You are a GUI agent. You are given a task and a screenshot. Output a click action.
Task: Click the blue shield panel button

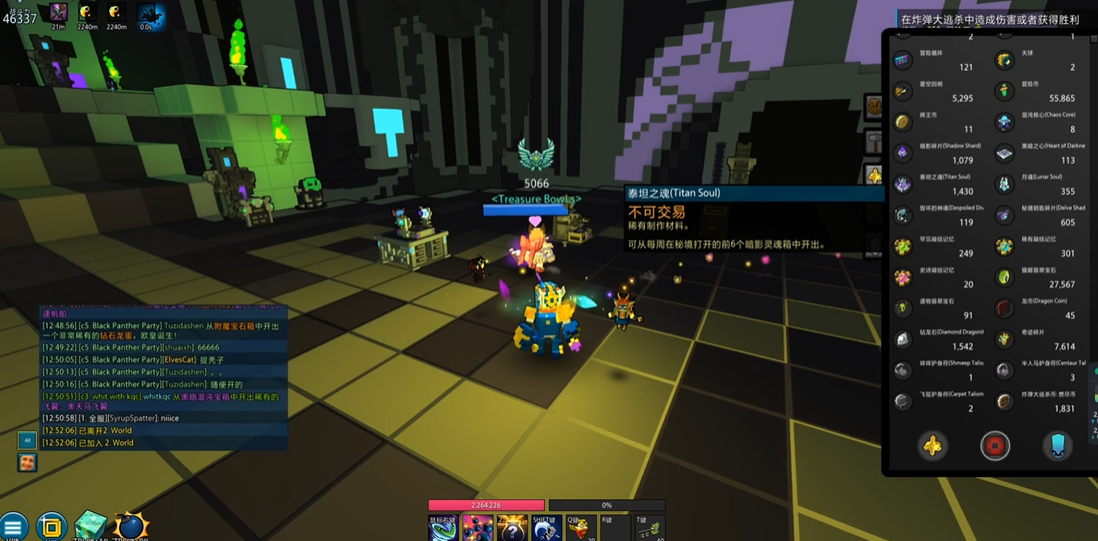click(x=1057, y=446)
